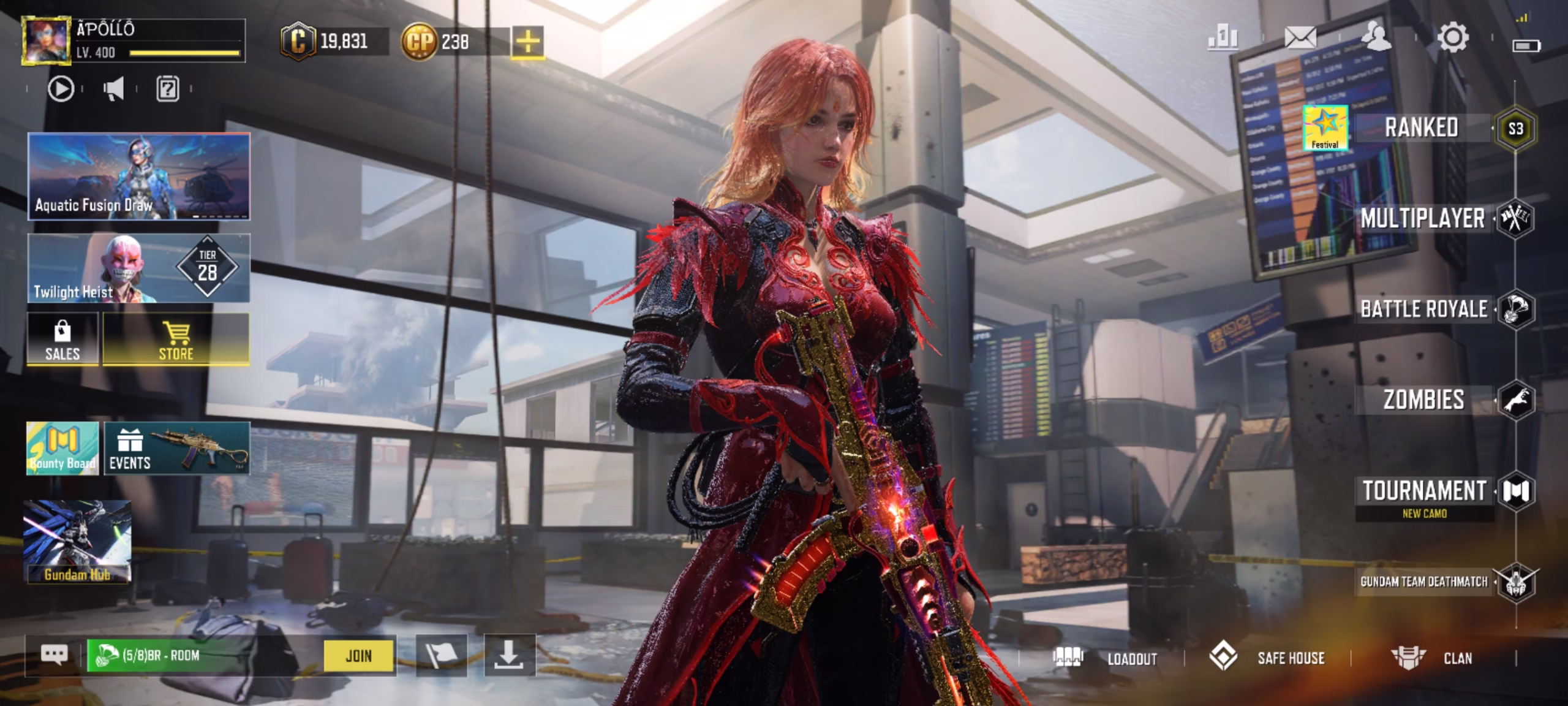This screenshot has width=1568, height=706.
Task: View the Aquatic Fusion Draw banner
Action: 139,176
